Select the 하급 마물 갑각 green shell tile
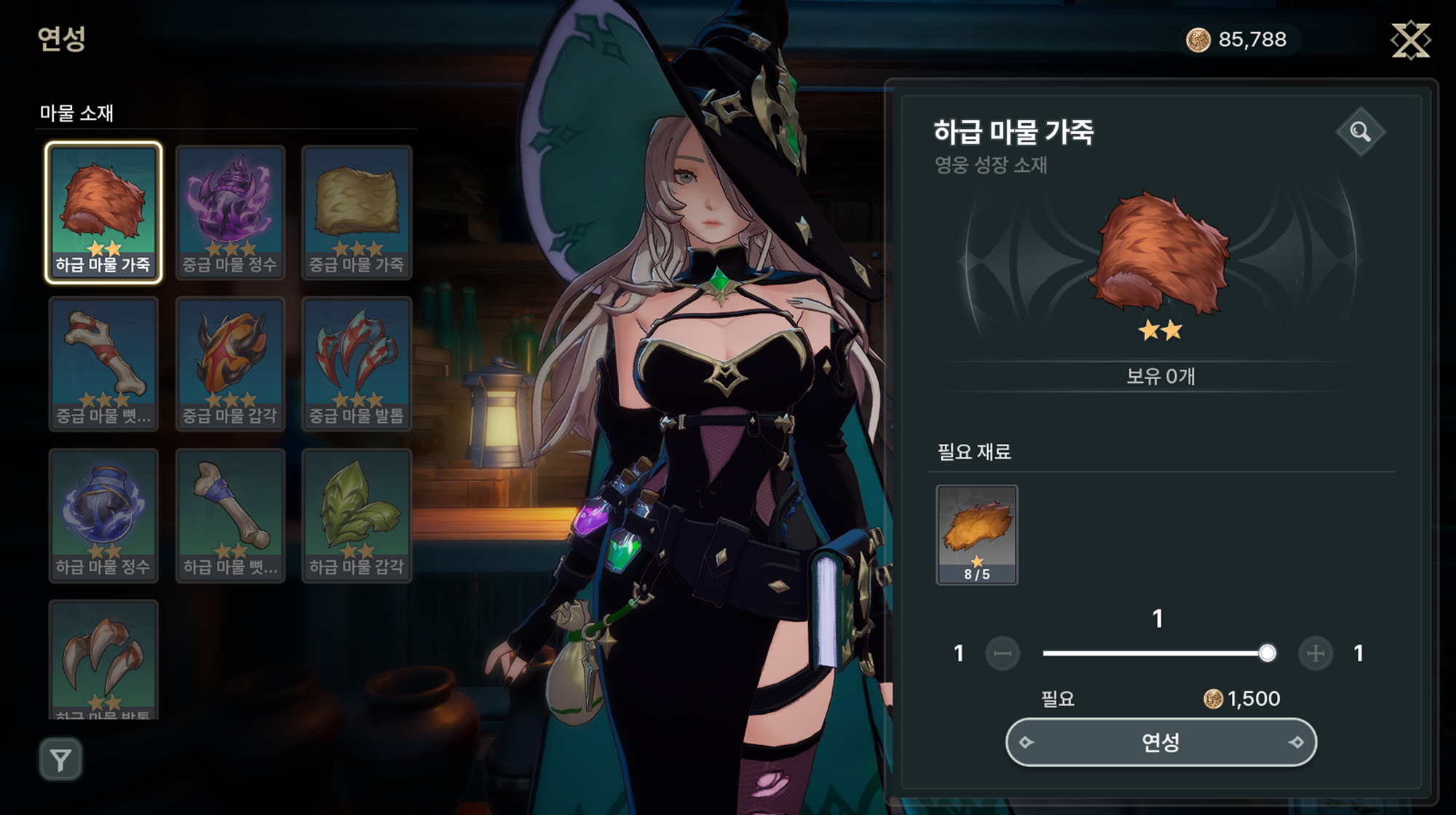Screen dimensions: 1456x815 357,514
